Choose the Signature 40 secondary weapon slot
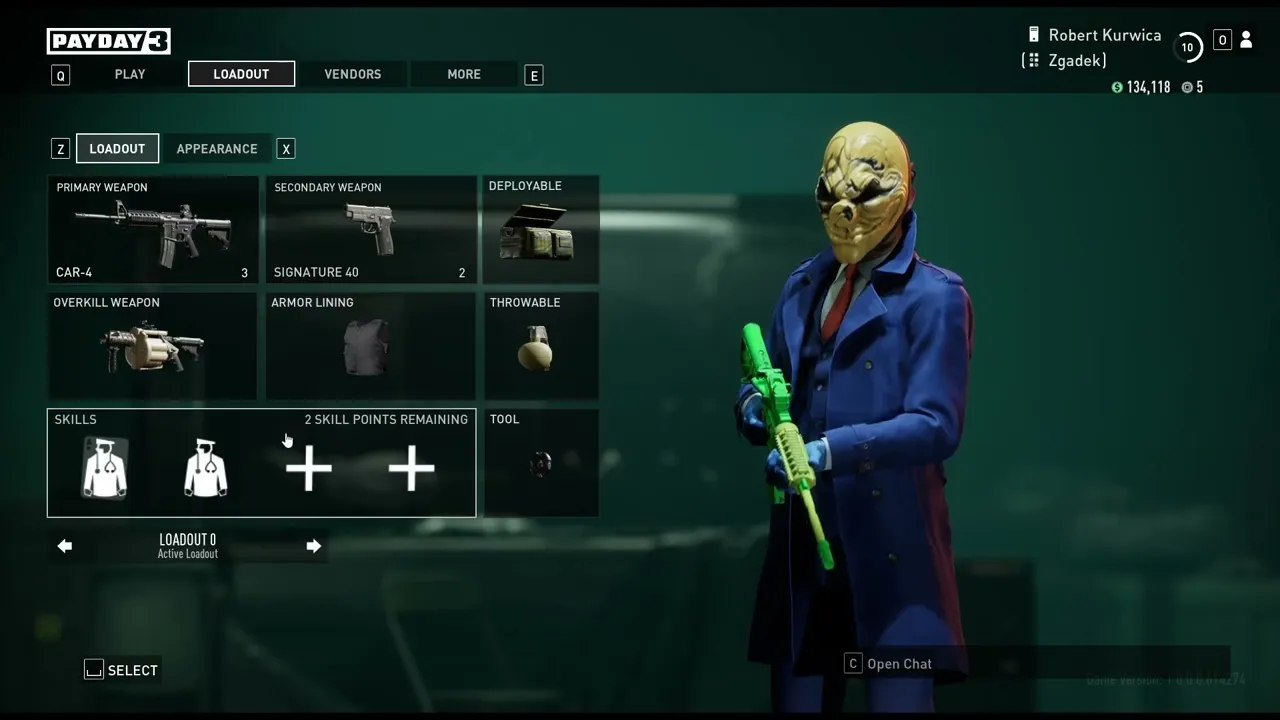This screenshot has width=1280, height=720. click(370, 230)
